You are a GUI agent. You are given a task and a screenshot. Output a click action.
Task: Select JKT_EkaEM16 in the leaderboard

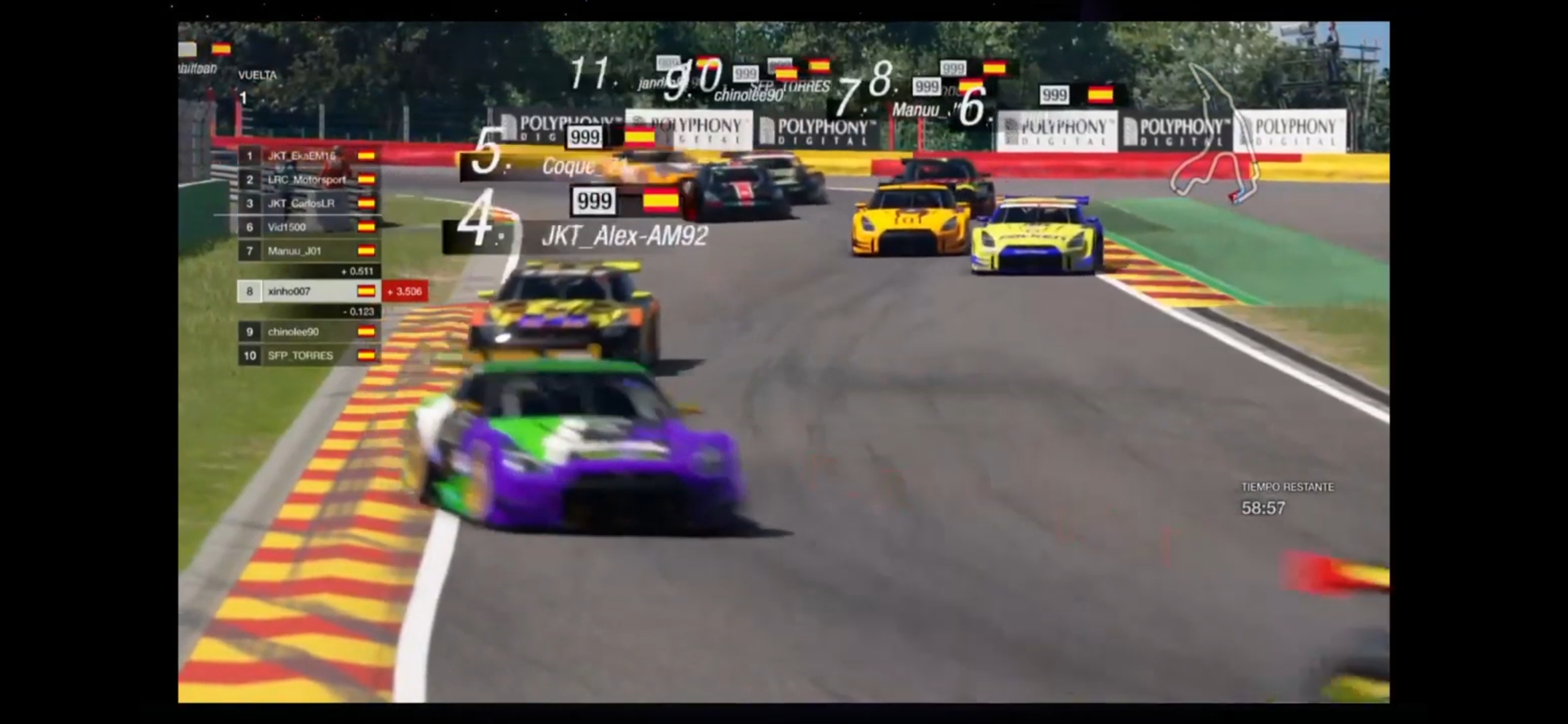coord(309,156)
